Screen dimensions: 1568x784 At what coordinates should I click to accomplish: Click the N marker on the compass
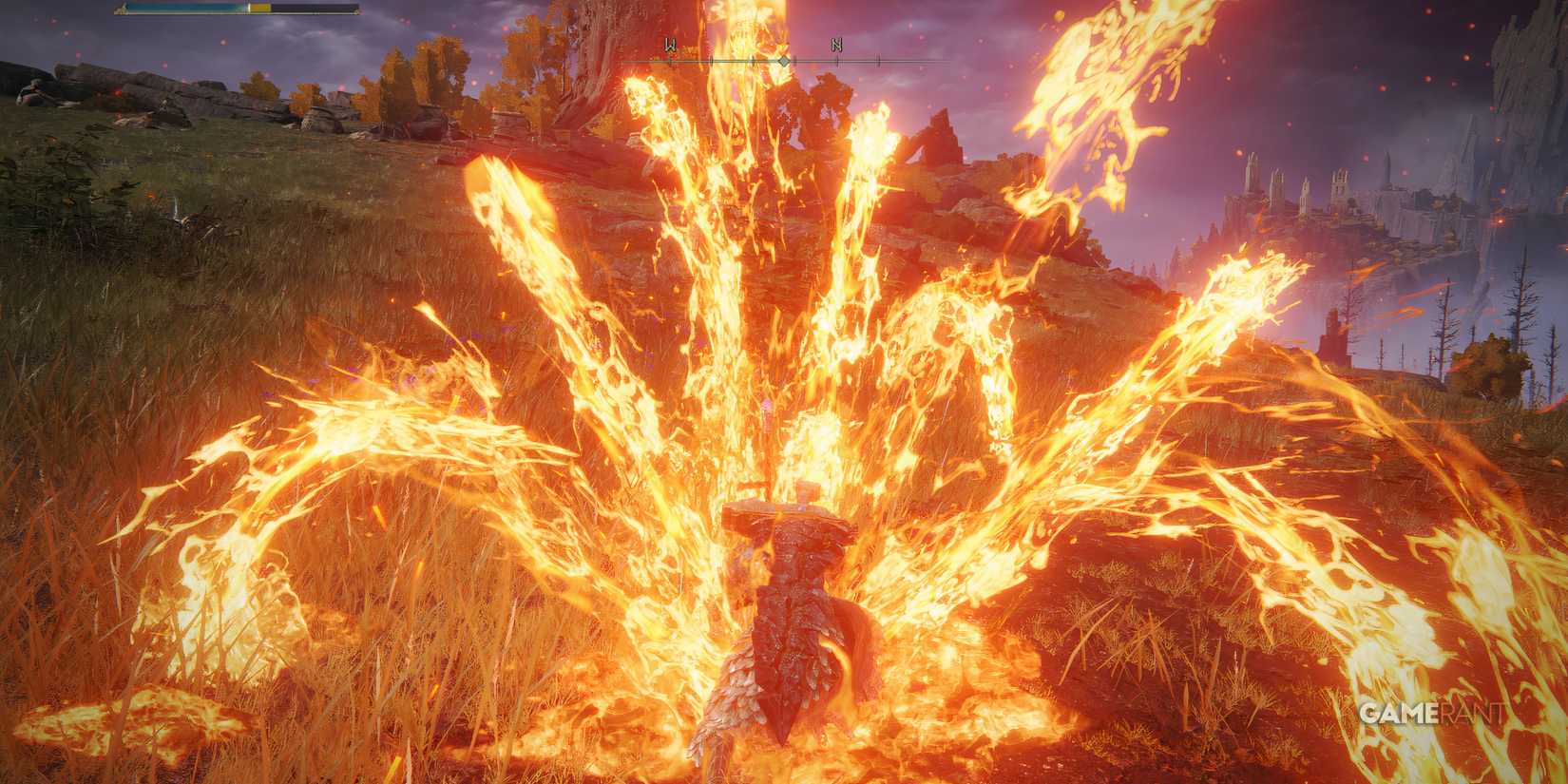pos(837,45)
